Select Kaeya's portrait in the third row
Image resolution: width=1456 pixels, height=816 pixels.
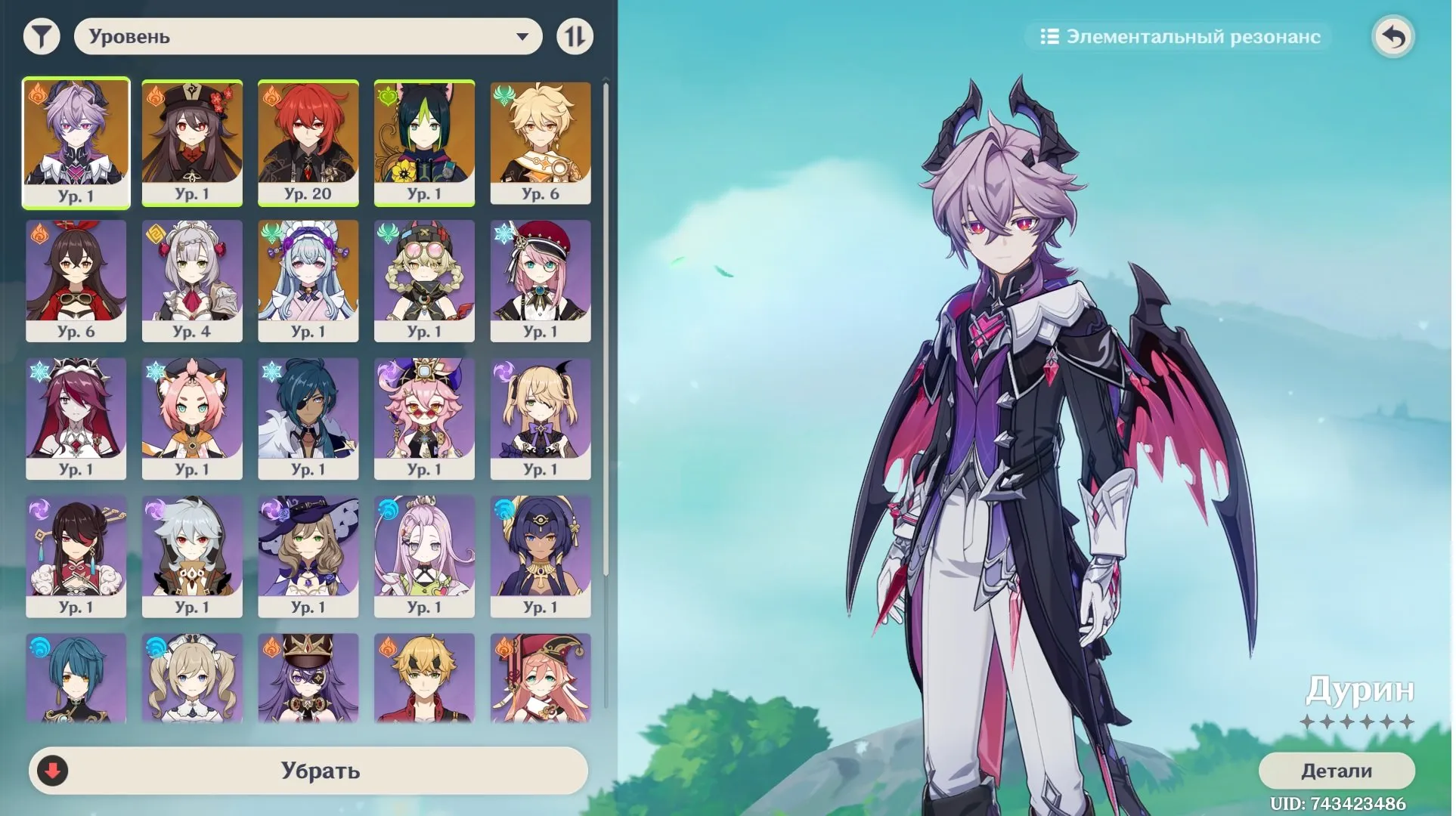(308, 416)
